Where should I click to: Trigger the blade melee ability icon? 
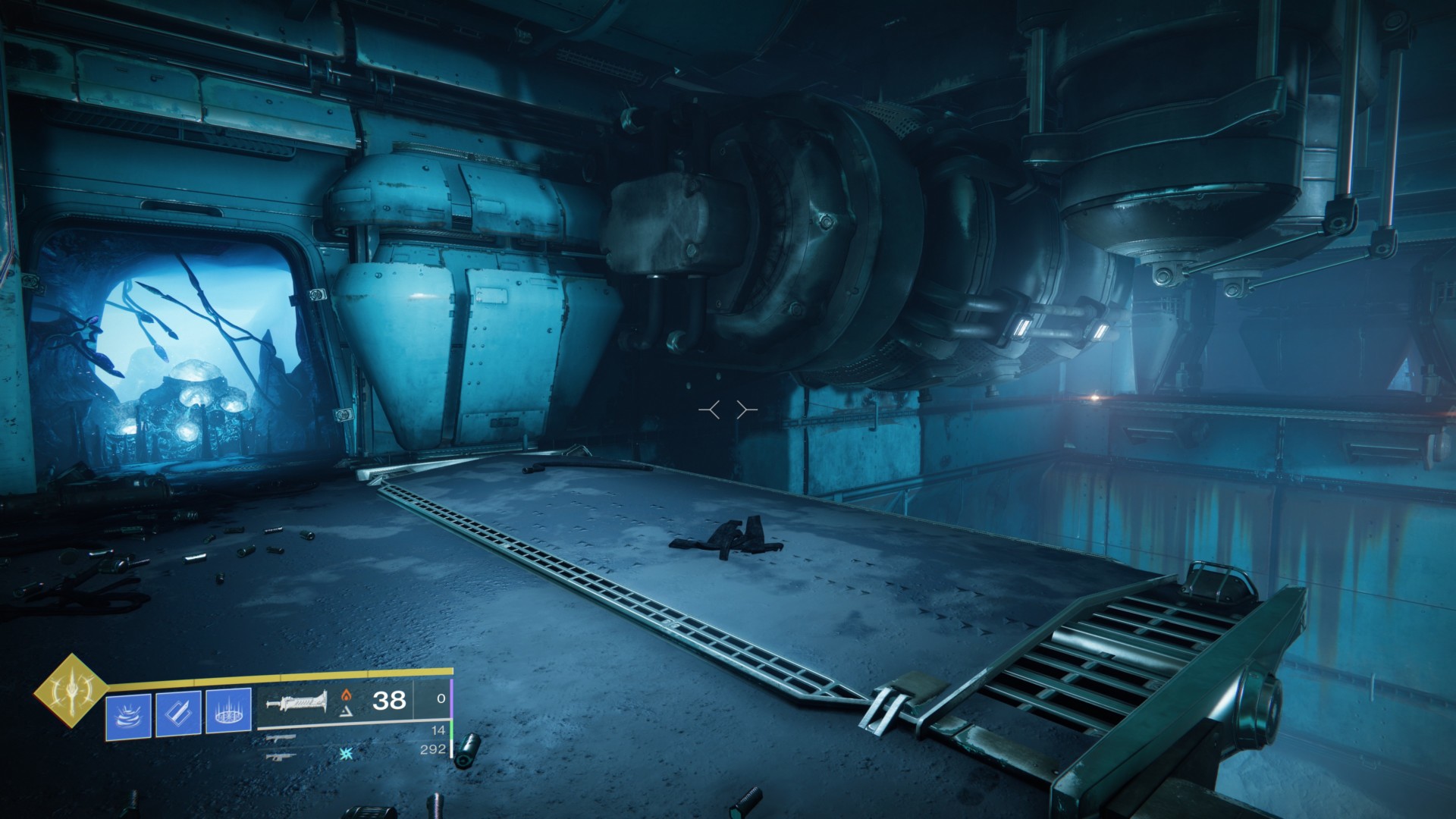click(178, 714)
